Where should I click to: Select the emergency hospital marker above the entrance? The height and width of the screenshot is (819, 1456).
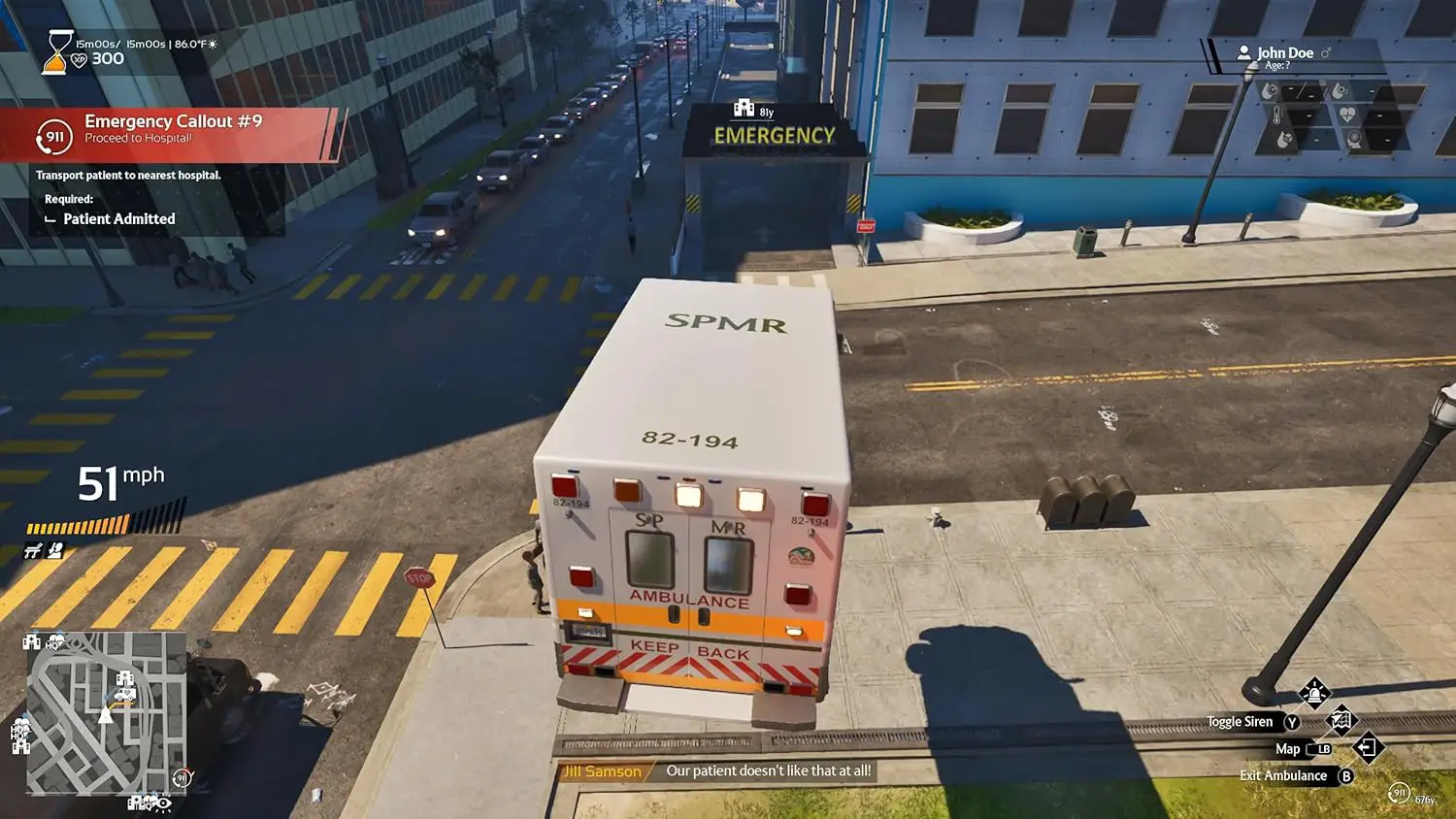point(745,109)
